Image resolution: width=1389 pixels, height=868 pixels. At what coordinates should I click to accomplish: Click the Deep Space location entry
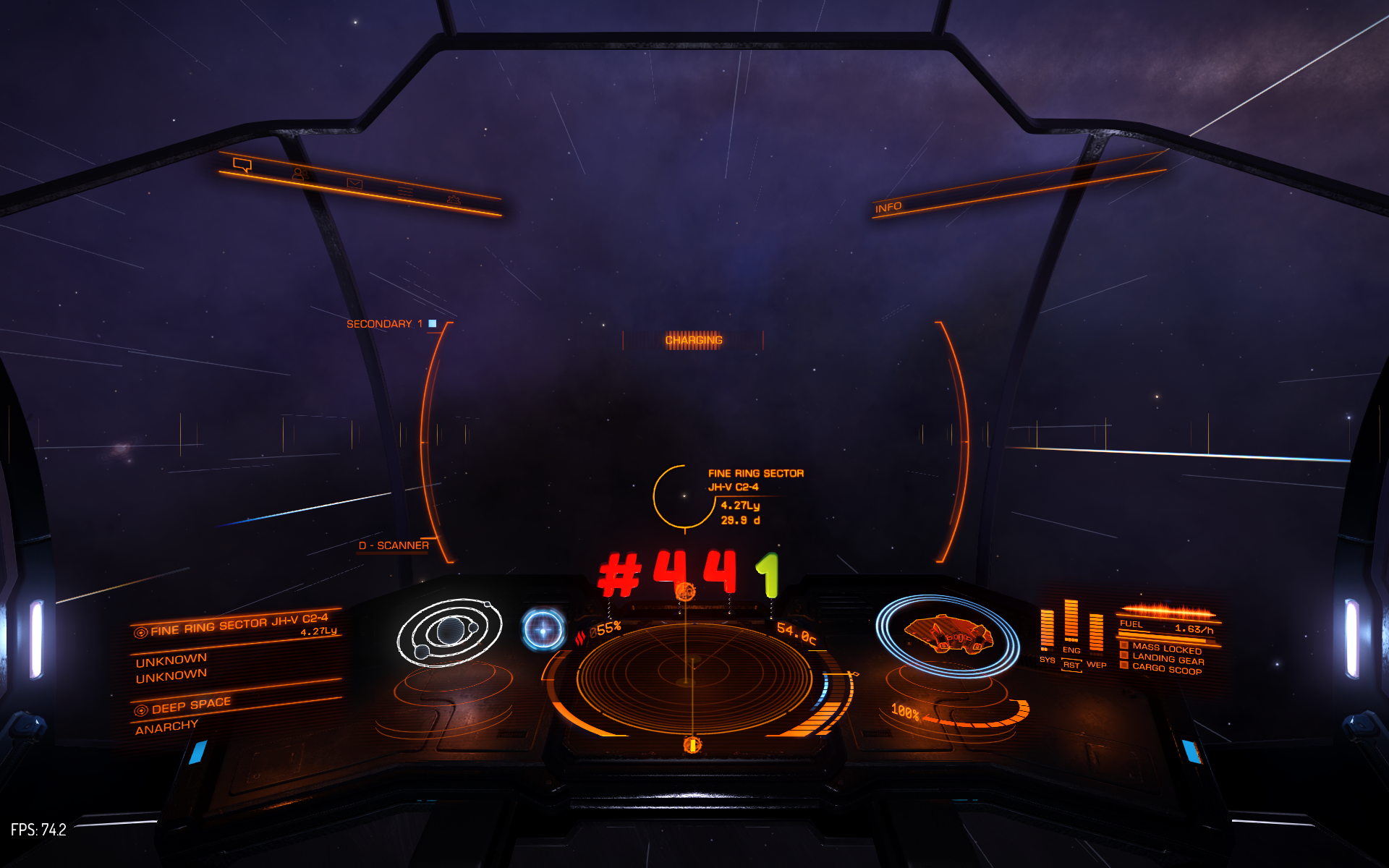(191, 705)
